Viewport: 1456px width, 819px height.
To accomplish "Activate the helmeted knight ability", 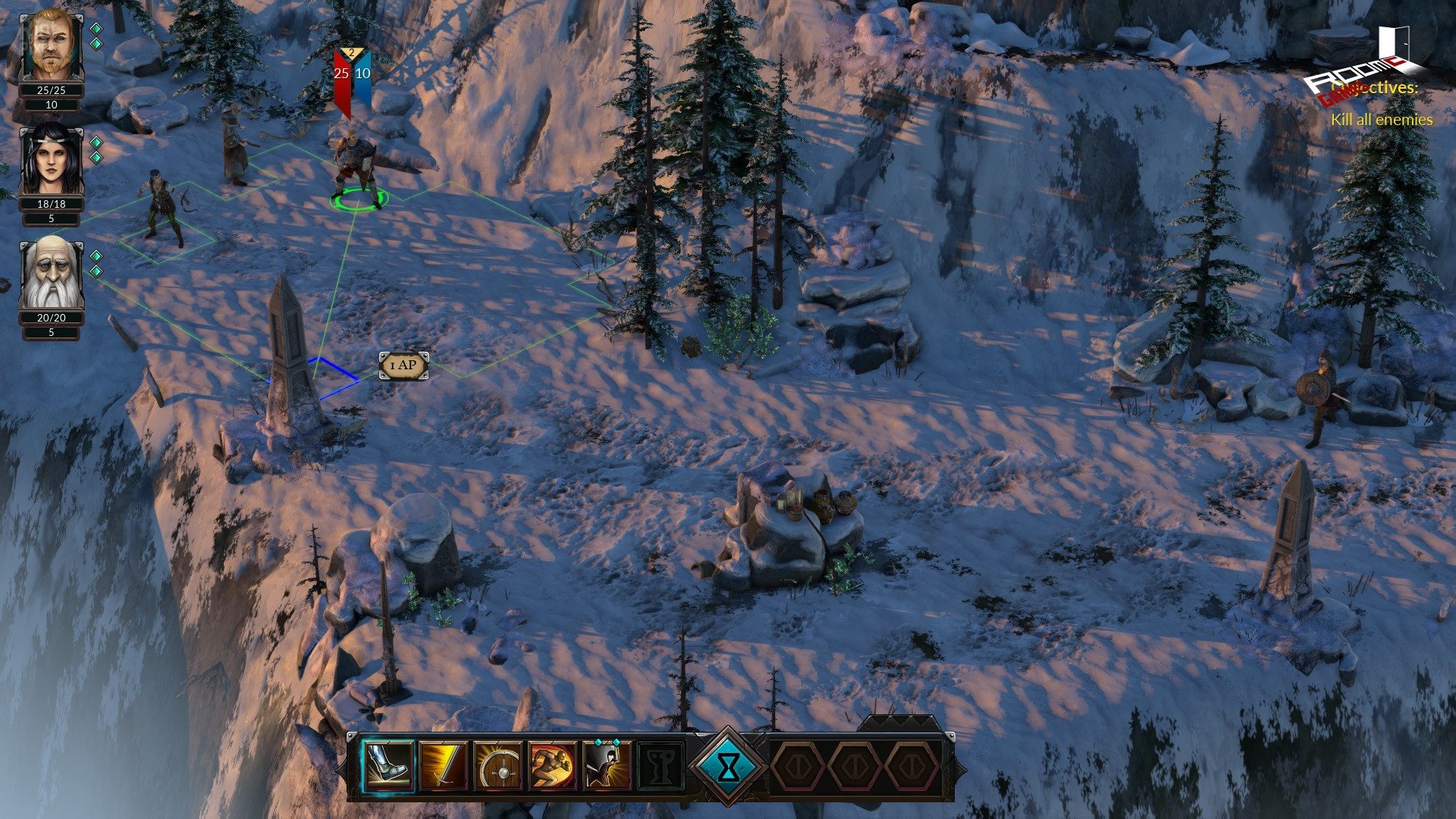I will click(x=607, y=766).
